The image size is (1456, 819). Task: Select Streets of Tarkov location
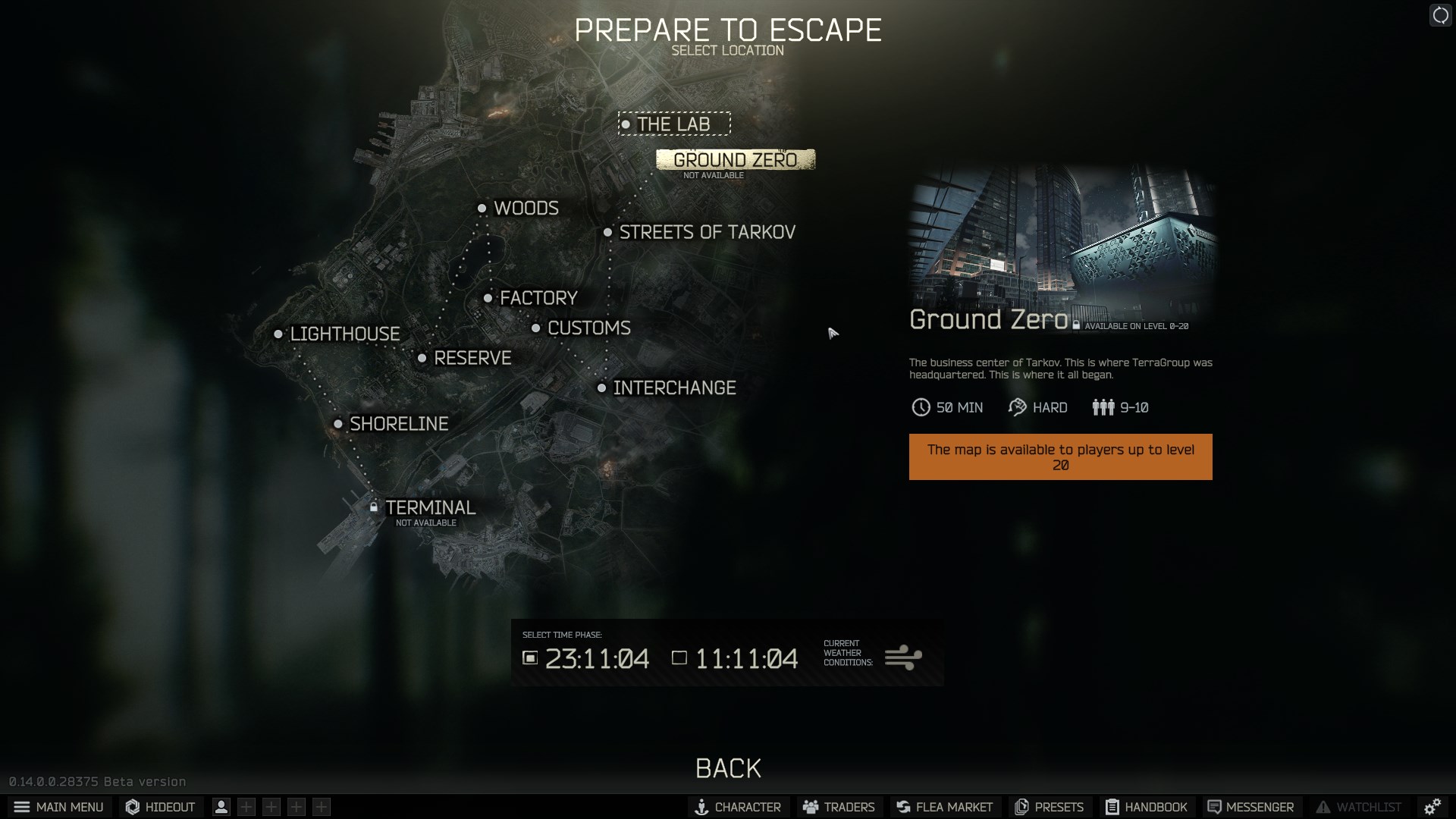[x=706, y=232]
